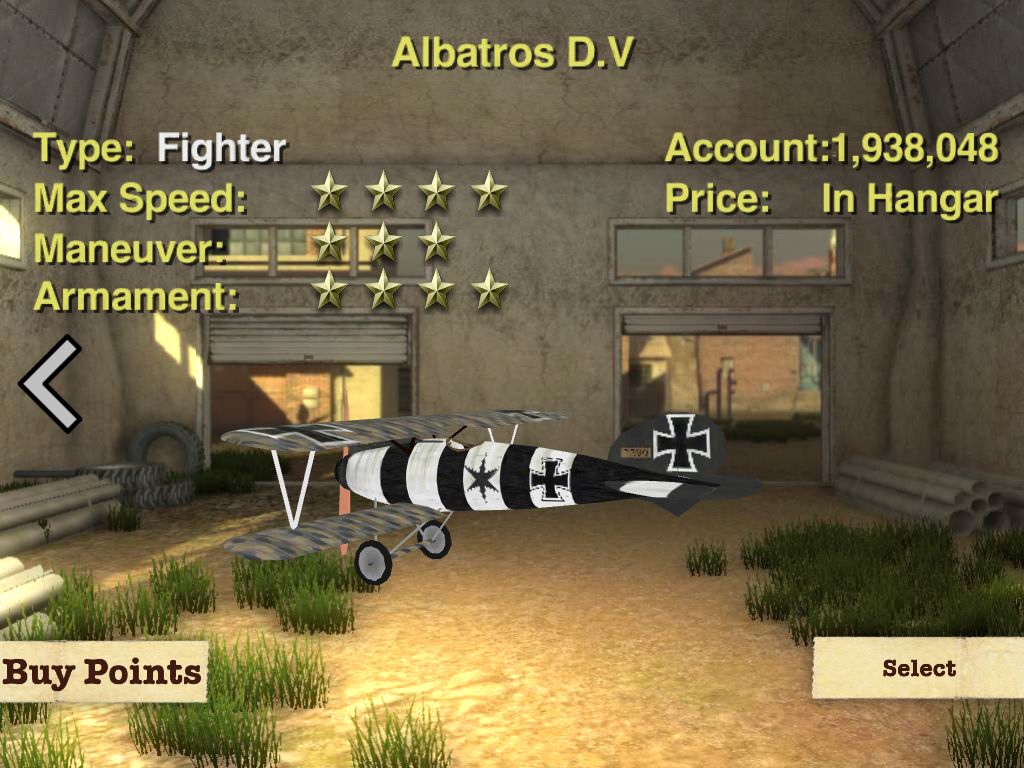Select the Albatros D.V plane

point(918,668)
